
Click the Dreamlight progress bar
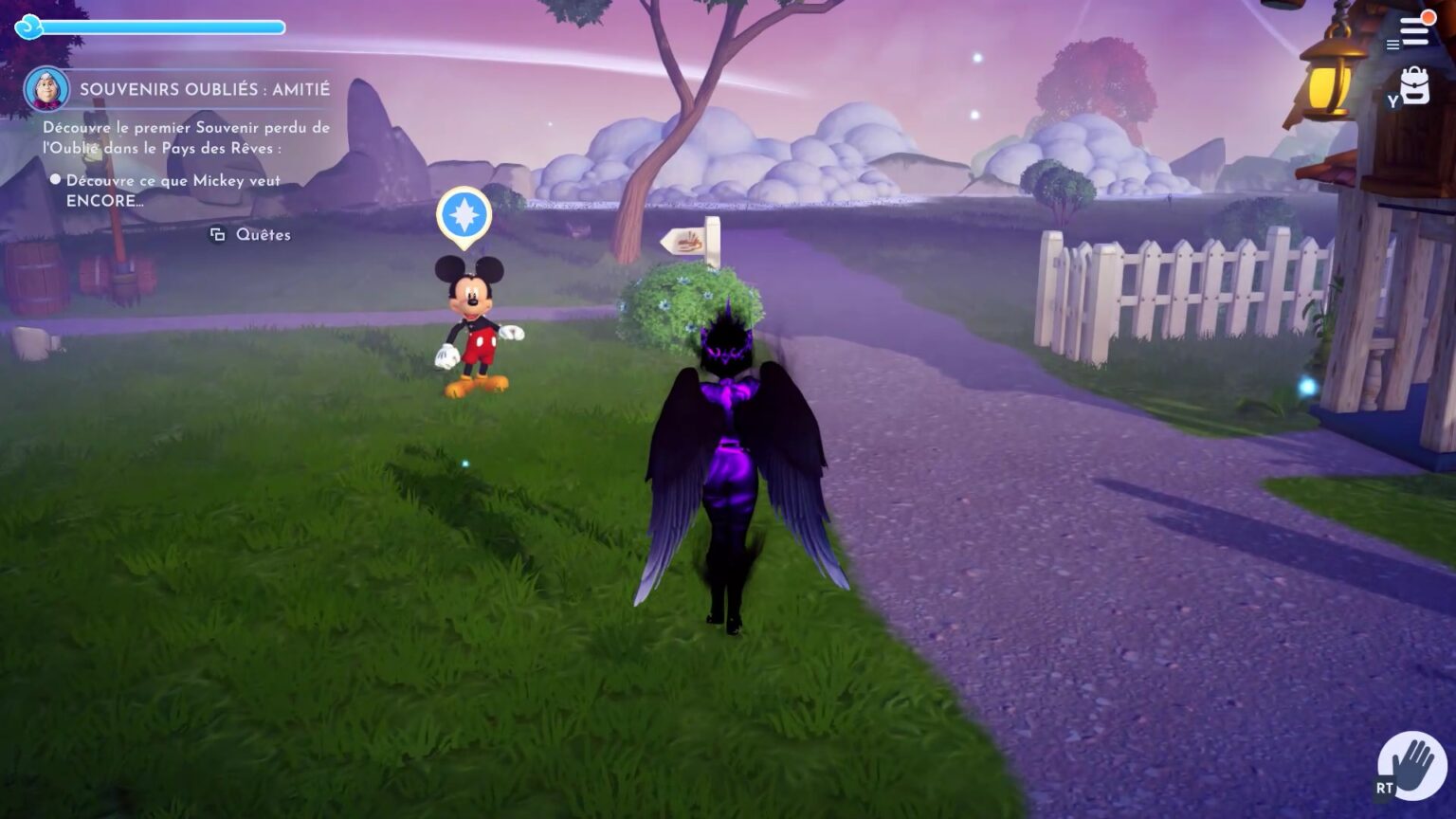coord(161,27)
